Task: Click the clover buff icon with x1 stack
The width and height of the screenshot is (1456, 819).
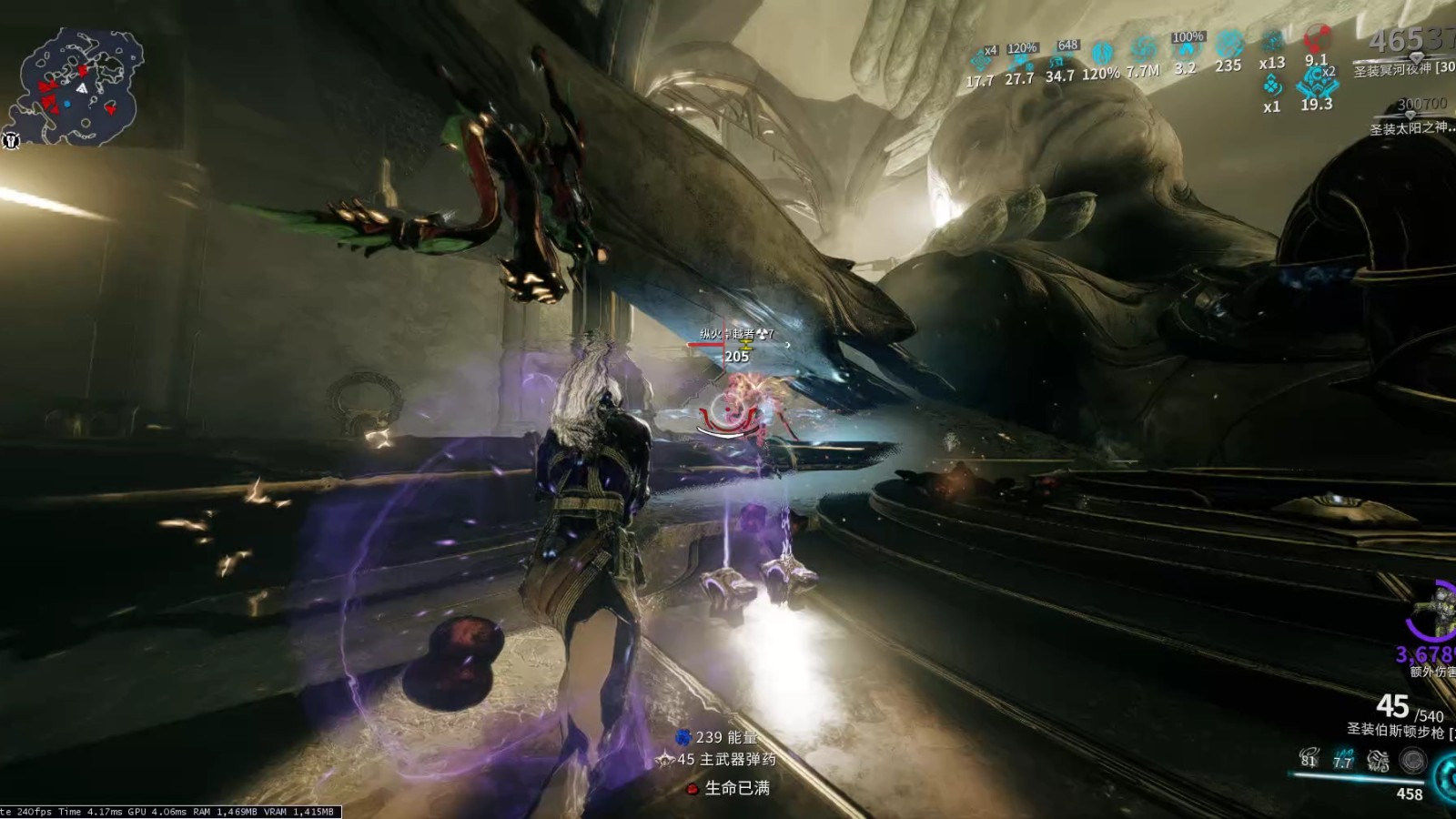Action: click(1272, 86)
